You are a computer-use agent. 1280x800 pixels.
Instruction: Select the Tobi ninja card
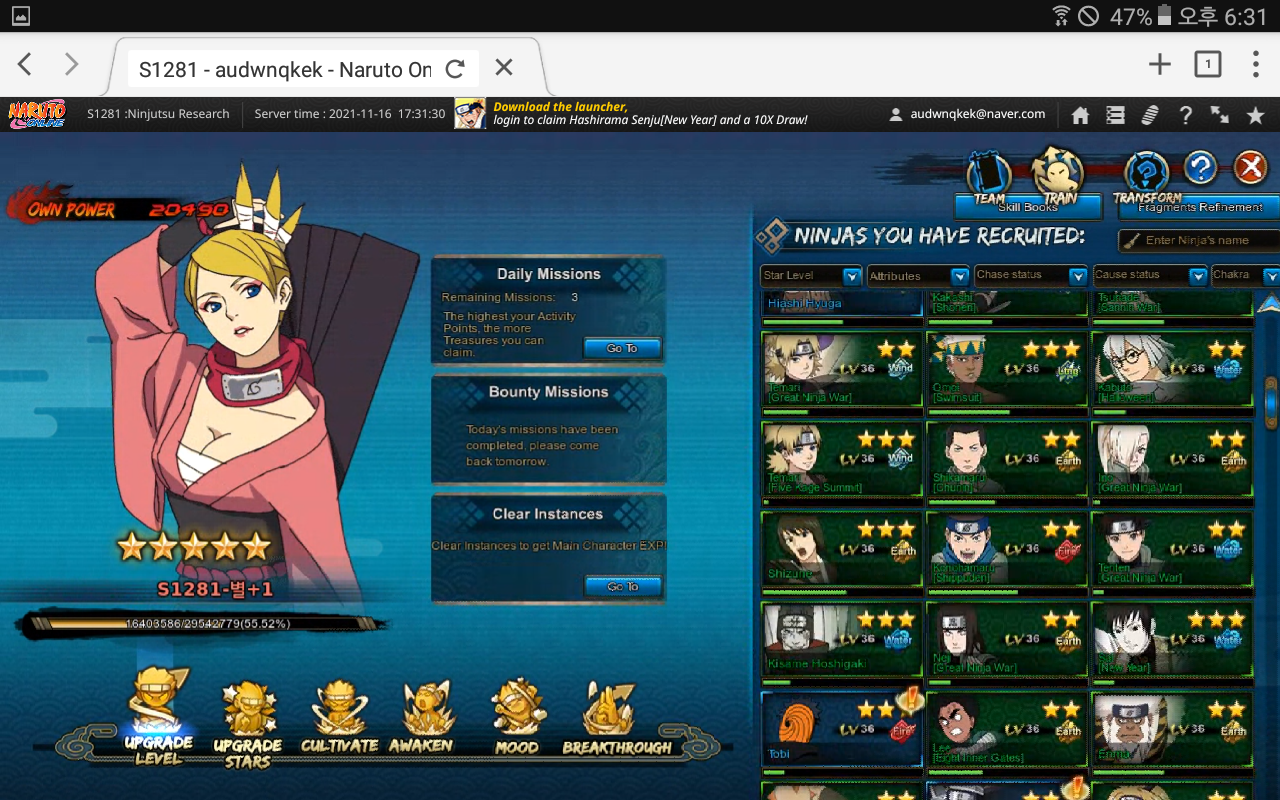click(841, 729)
